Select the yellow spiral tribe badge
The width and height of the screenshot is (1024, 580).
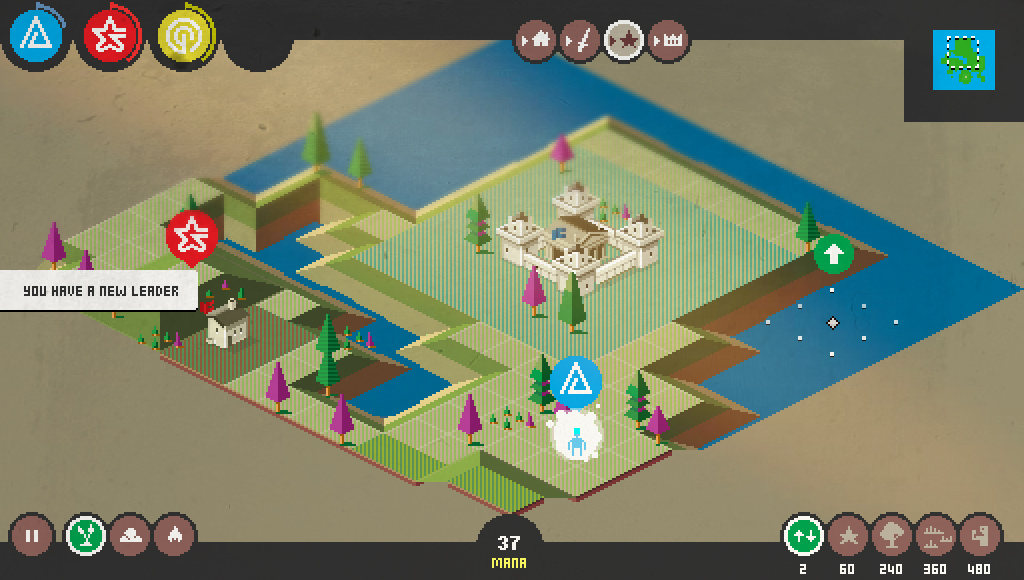tap(184, 37)
